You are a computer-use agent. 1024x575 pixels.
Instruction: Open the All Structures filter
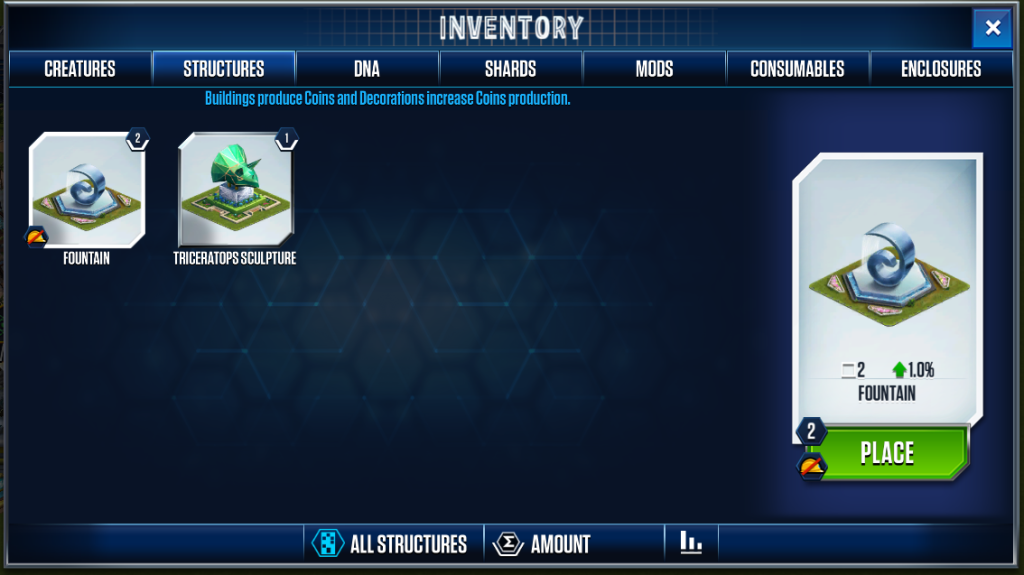392,544
